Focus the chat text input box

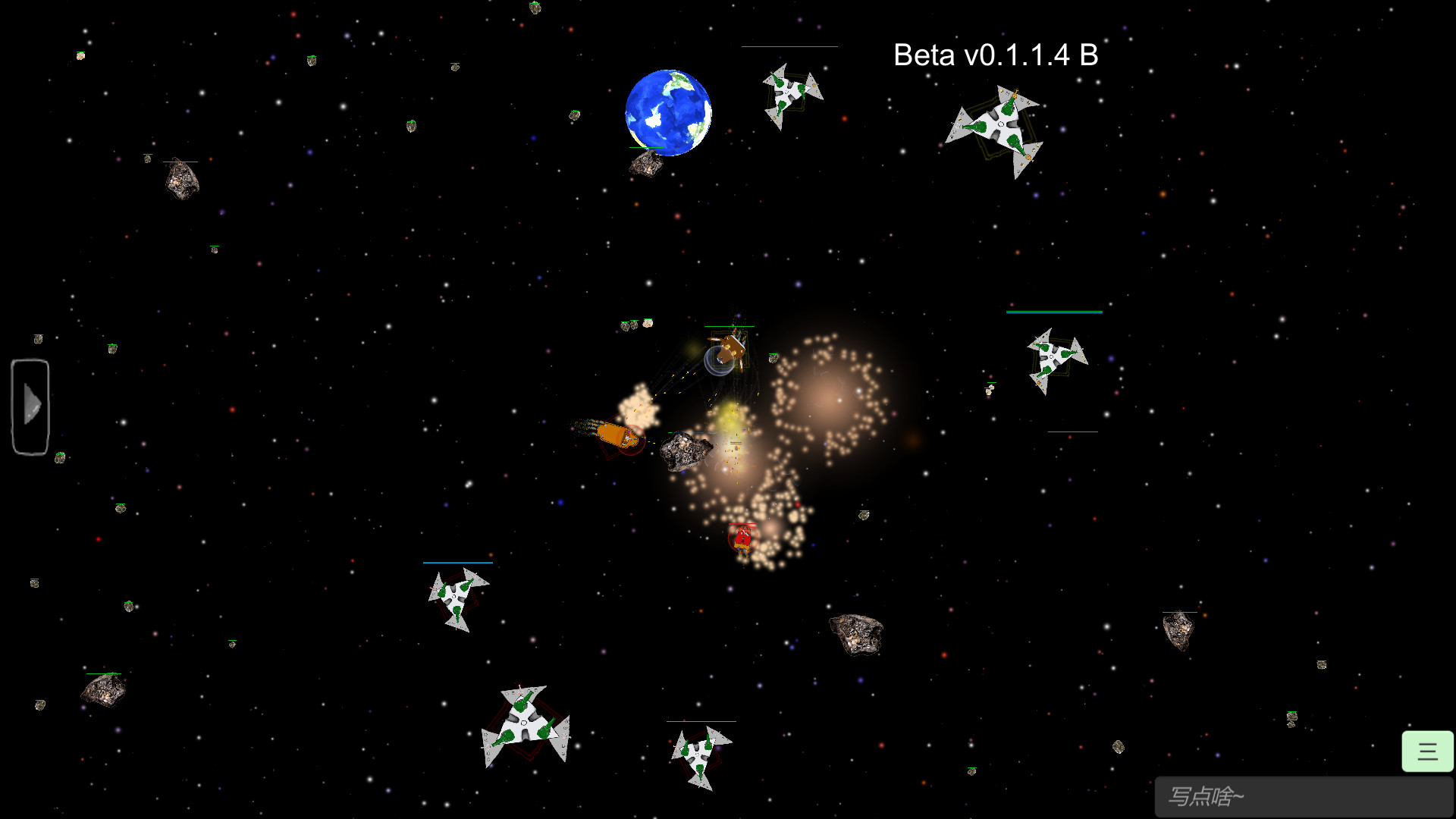pos(1303,796)
